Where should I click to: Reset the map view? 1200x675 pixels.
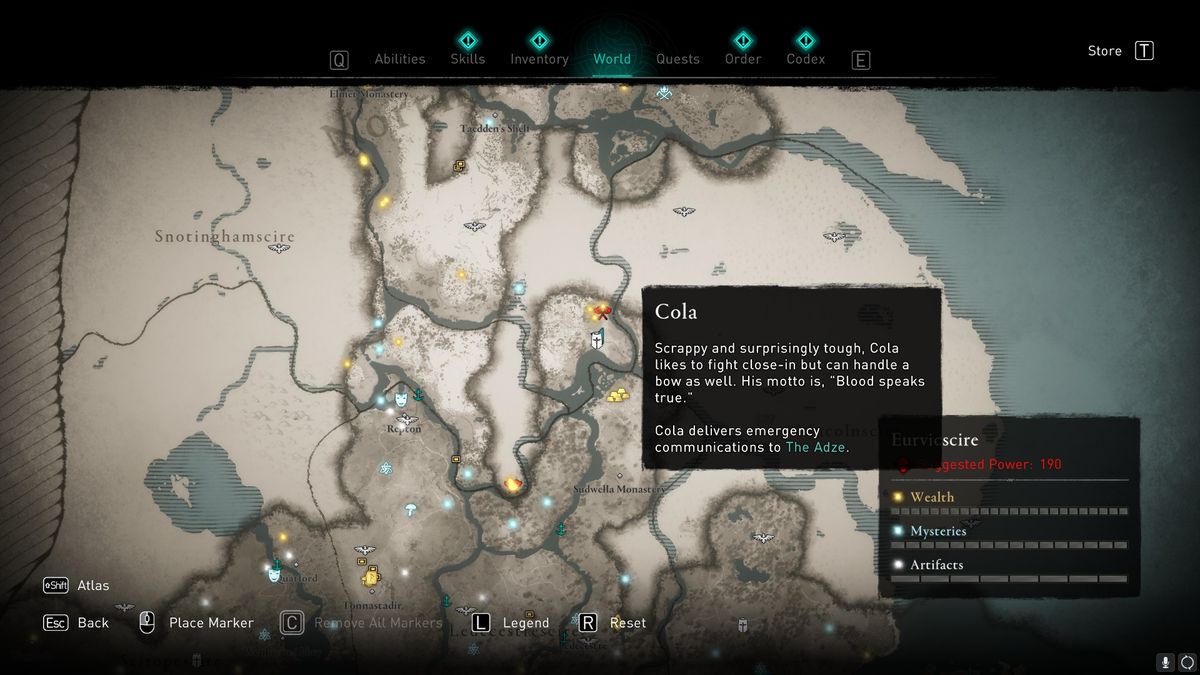[x=627, y=623]
